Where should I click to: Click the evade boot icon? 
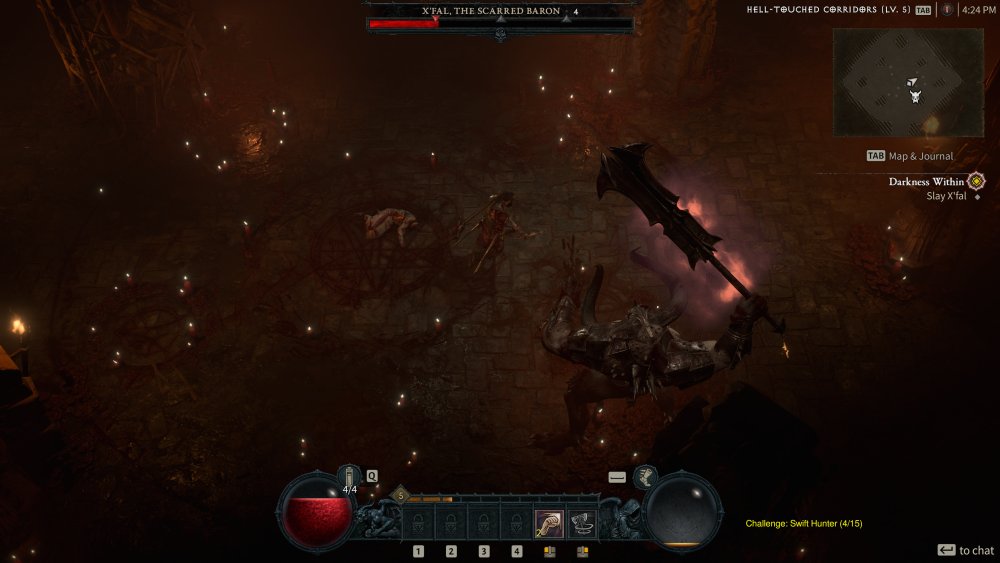pos(645,477)
